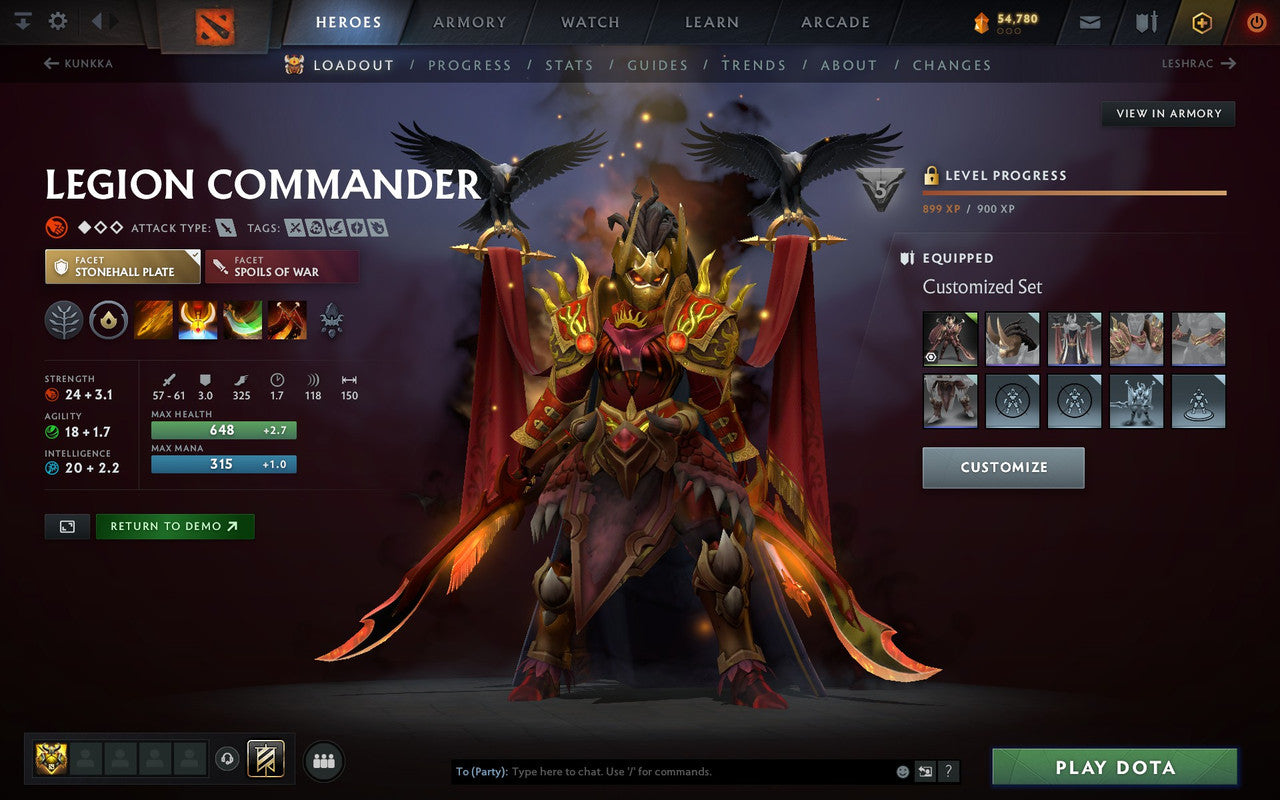
Task: Click the Return to Demo button
Action: (x=175, y=526)
